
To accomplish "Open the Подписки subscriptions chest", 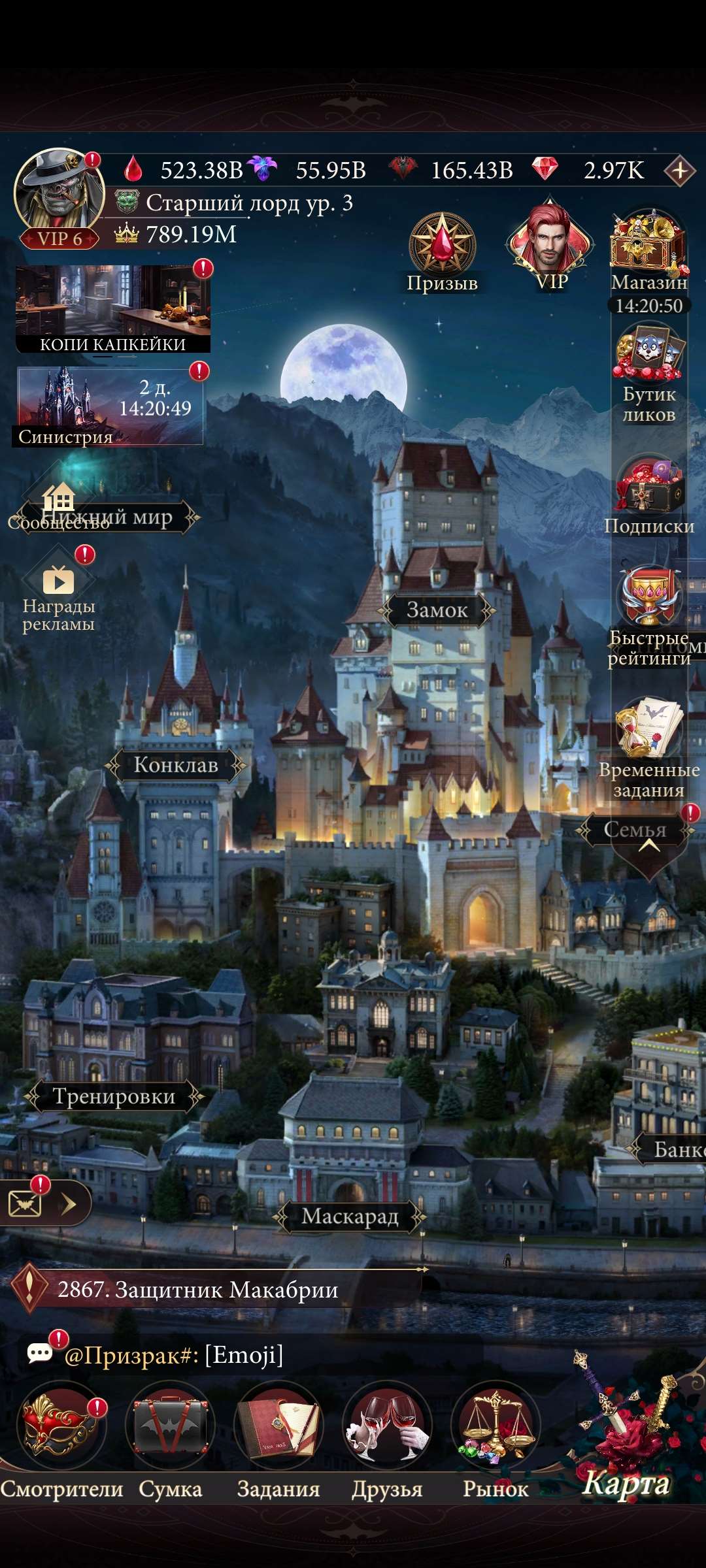I will pos(648,487).
